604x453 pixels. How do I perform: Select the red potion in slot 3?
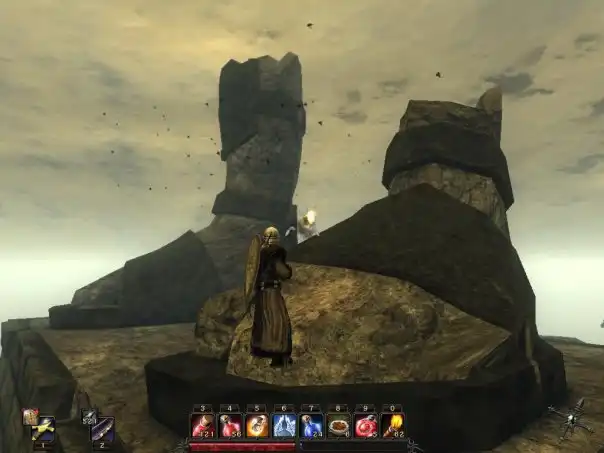point(203,426)
